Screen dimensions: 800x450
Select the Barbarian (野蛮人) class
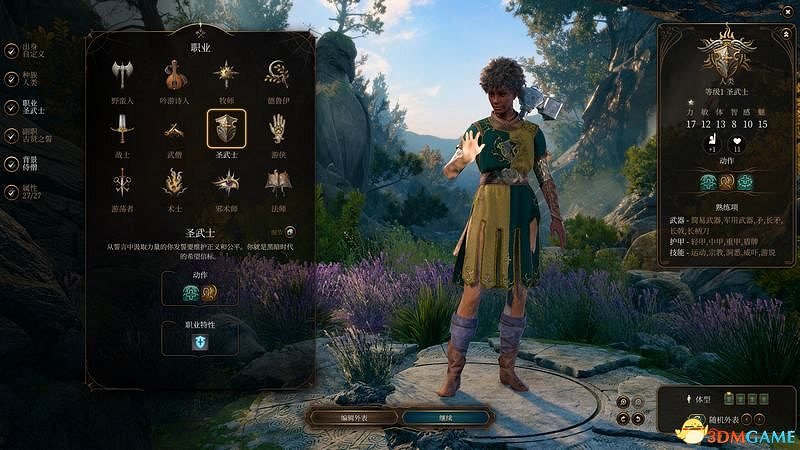[x=122, y=76]
